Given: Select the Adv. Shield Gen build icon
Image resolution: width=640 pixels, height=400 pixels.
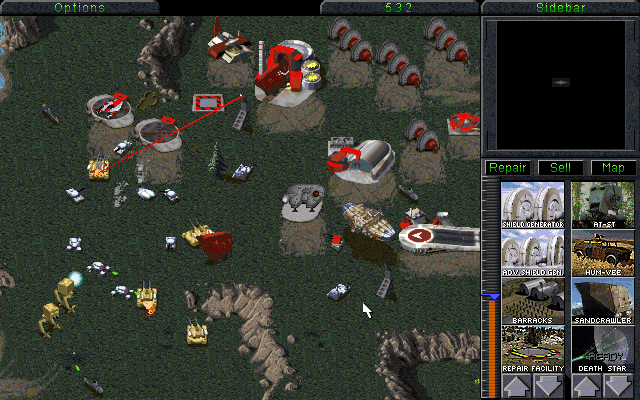Looking at the screenshot, I should pos(532,254).
